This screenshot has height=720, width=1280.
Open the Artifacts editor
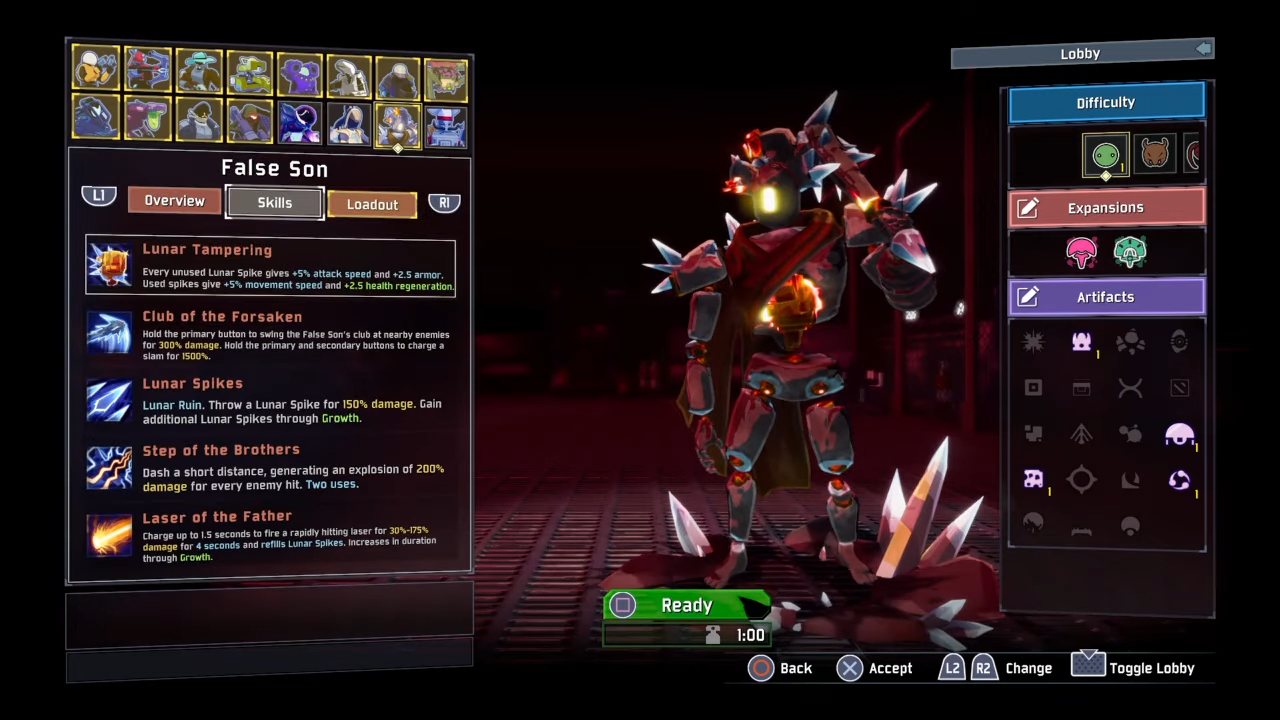coord(1106,297)
